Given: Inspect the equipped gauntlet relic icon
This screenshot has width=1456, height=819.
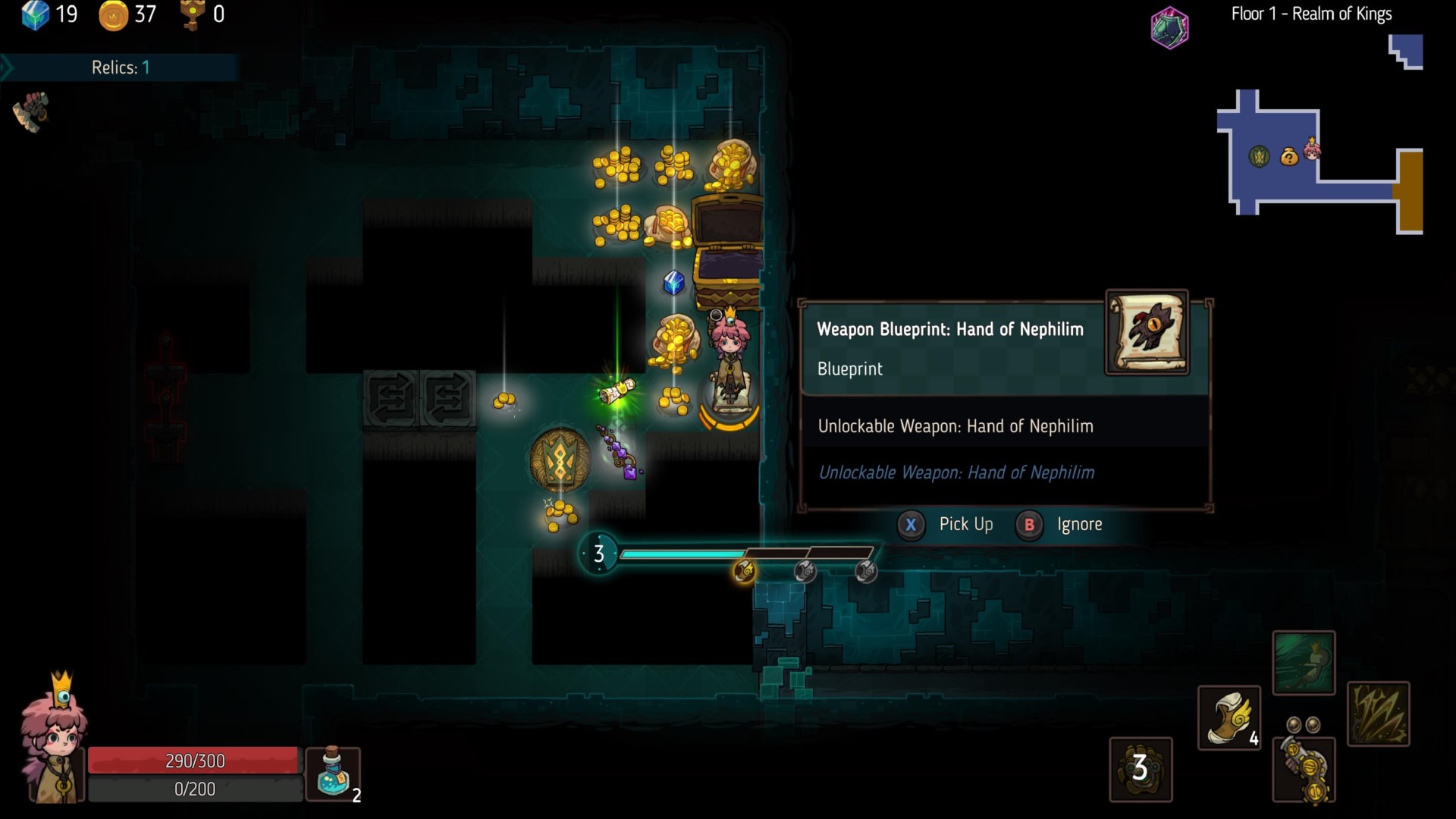Looking at the screenshot, I should (31, 111).
